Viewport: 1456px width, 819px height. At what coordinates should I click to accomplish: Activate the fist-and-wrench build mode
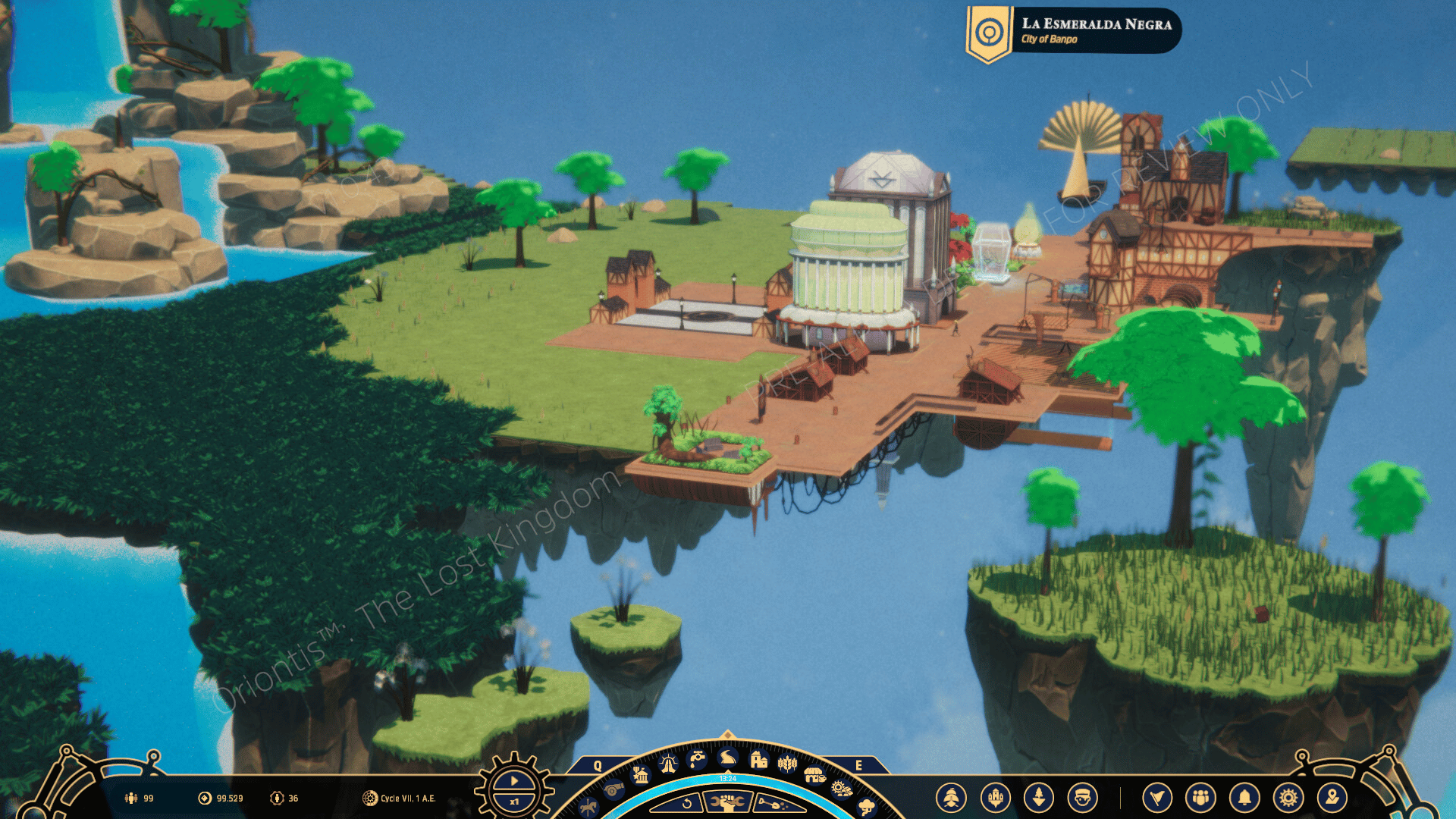[x=728, y=802]
